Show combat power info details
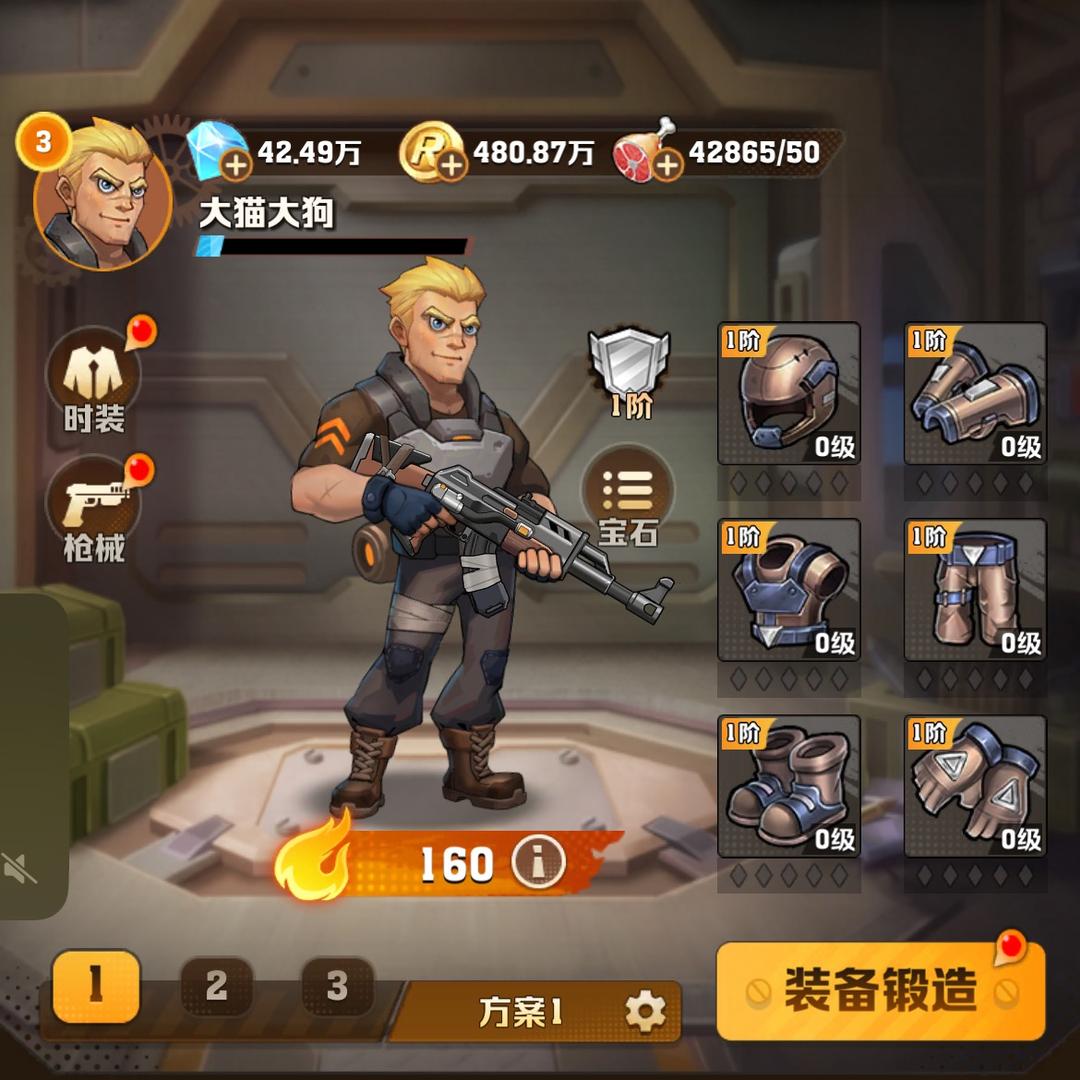 pos(538,863)
